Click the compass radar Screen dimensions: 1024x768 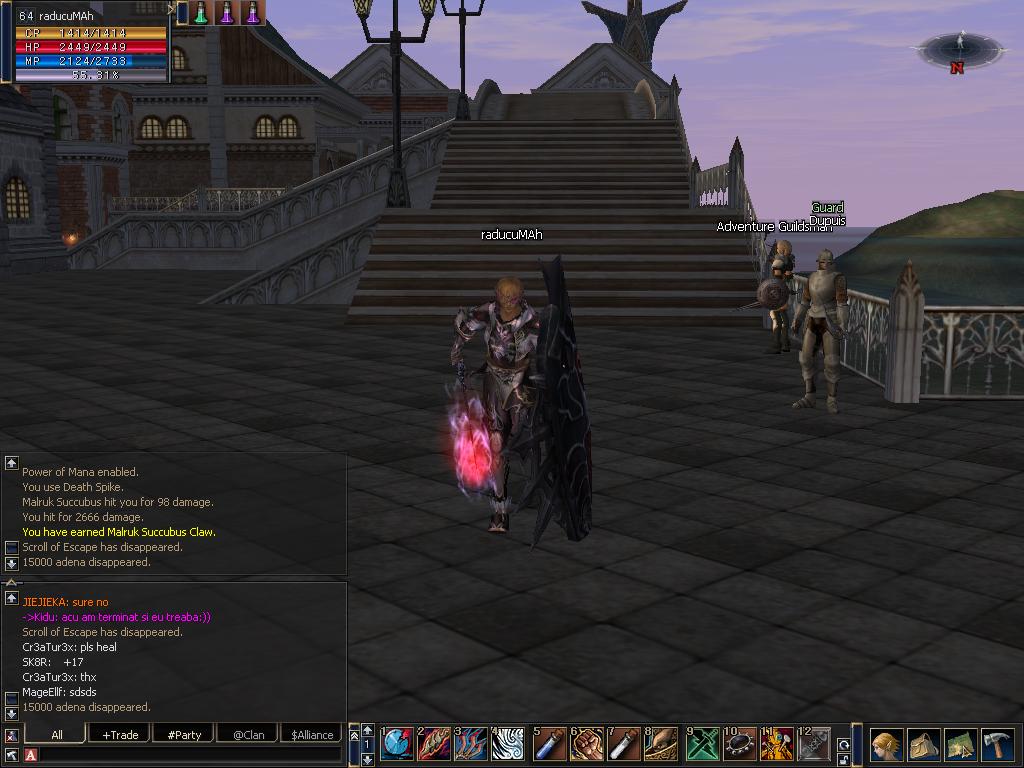(960, 47)
